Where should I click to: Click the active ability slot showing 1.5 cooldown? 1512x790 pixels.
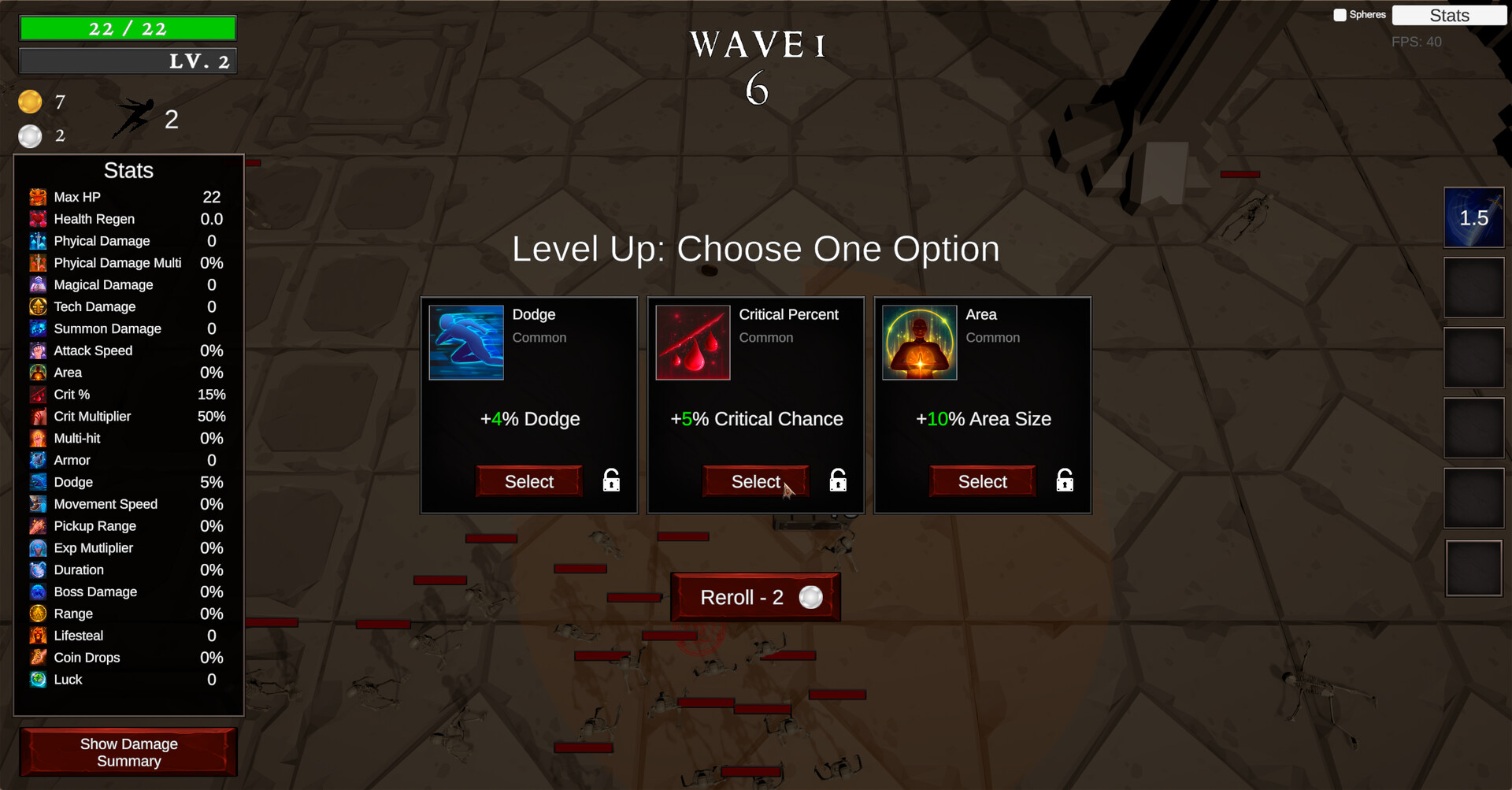(1473, 217)
